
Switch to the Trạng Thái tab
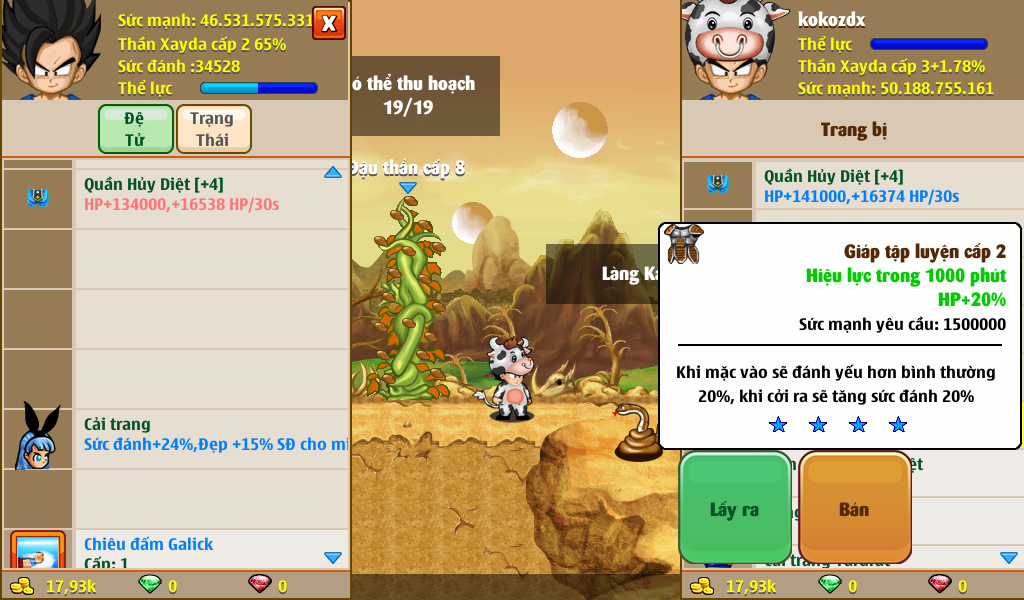tap(213, 129)
